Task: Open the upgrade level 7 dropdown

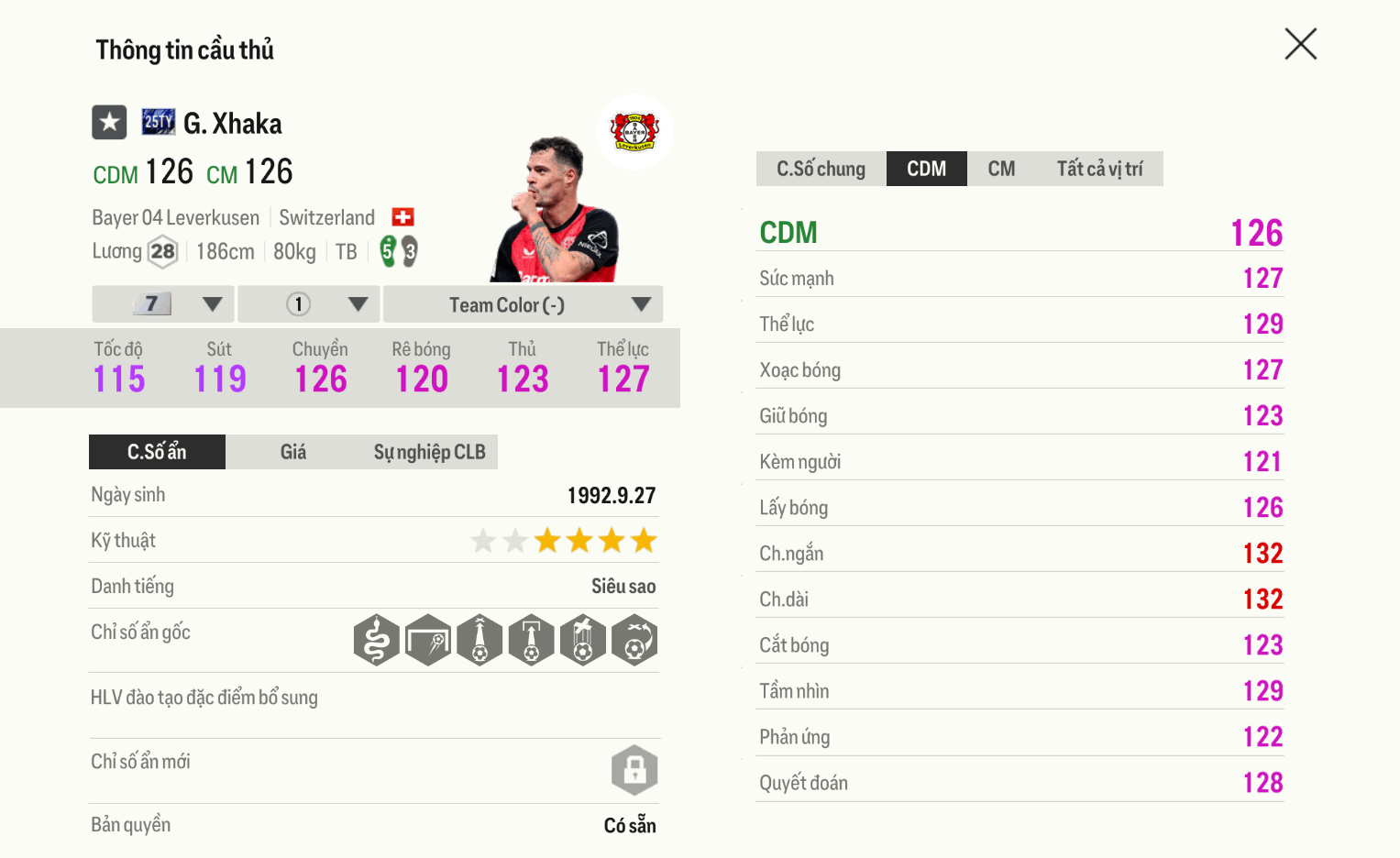Action: tap(160, 303)
